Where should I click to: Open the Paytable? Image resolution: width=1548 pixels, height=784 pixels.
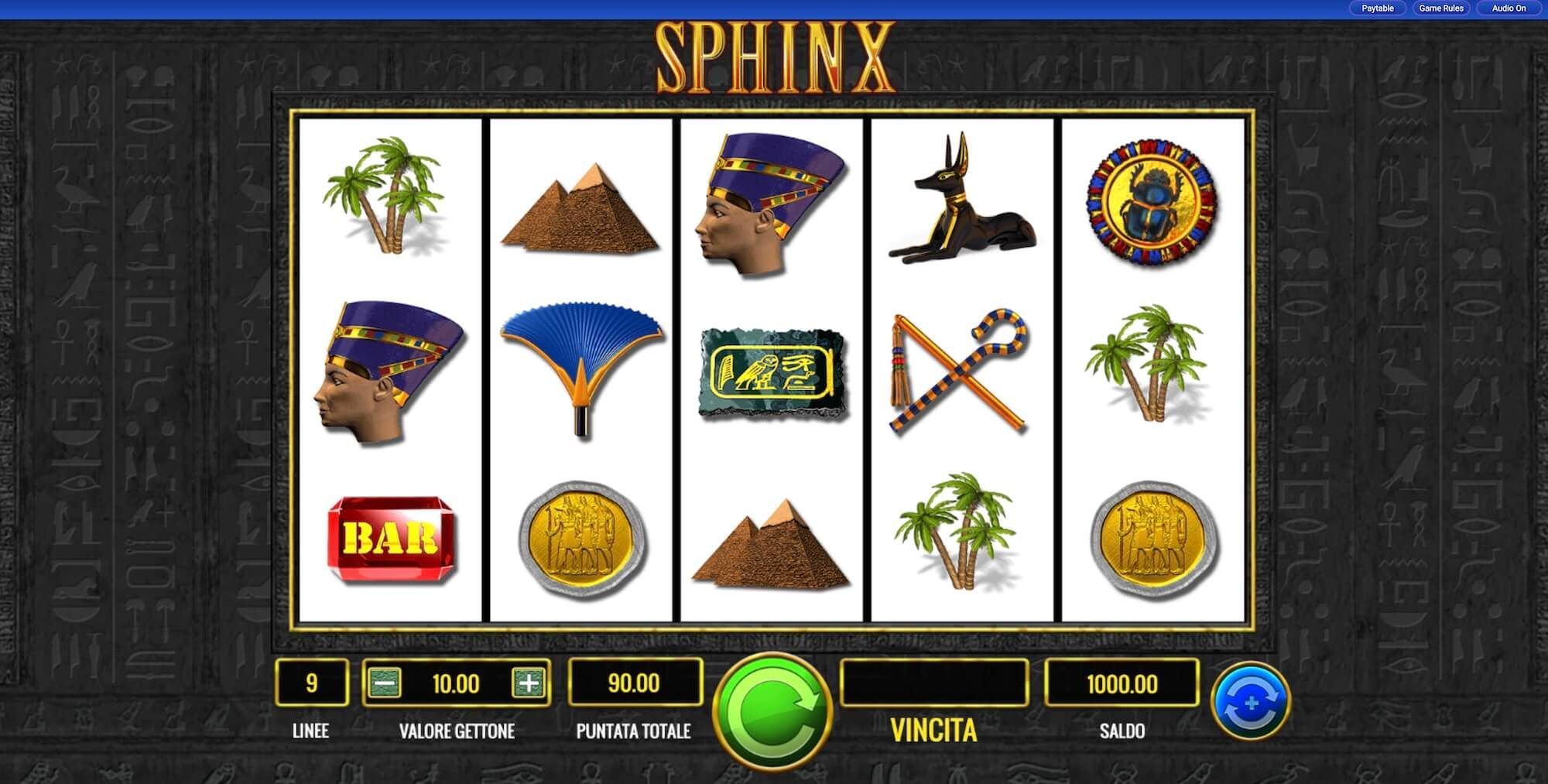pos(1377,9)
